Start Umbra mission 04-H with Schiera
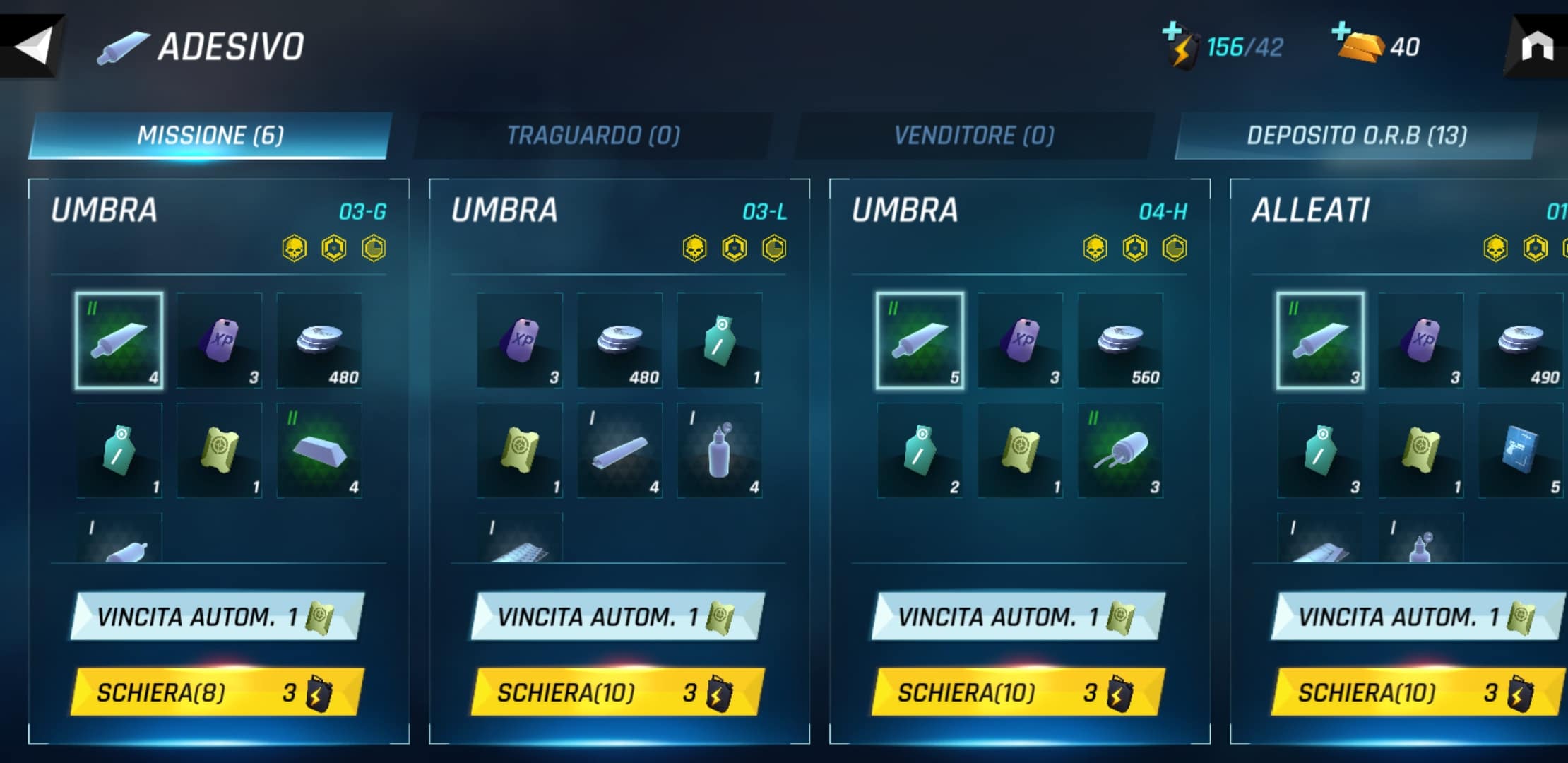Viewport: 1568px width, 763px height. pos(1018,692)
